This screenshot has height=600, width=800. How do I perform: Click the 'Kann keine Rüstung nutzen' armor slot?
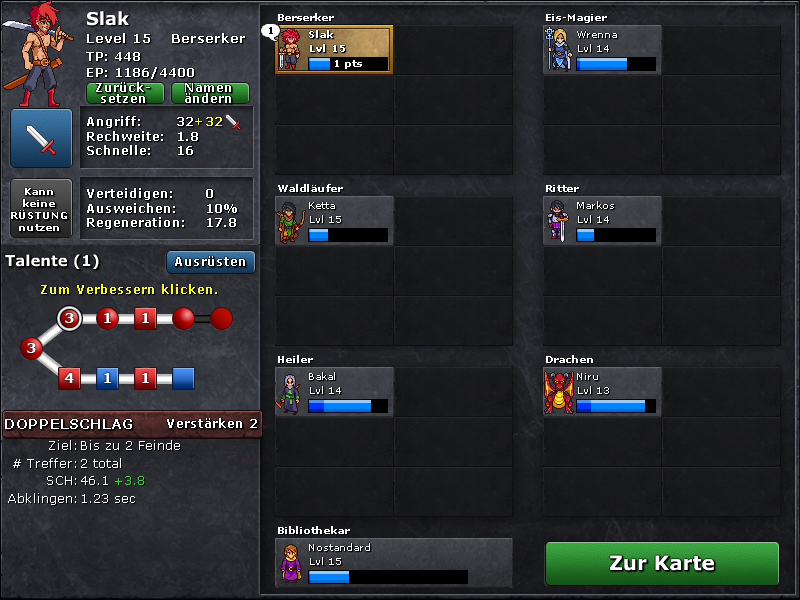point(41,208)
